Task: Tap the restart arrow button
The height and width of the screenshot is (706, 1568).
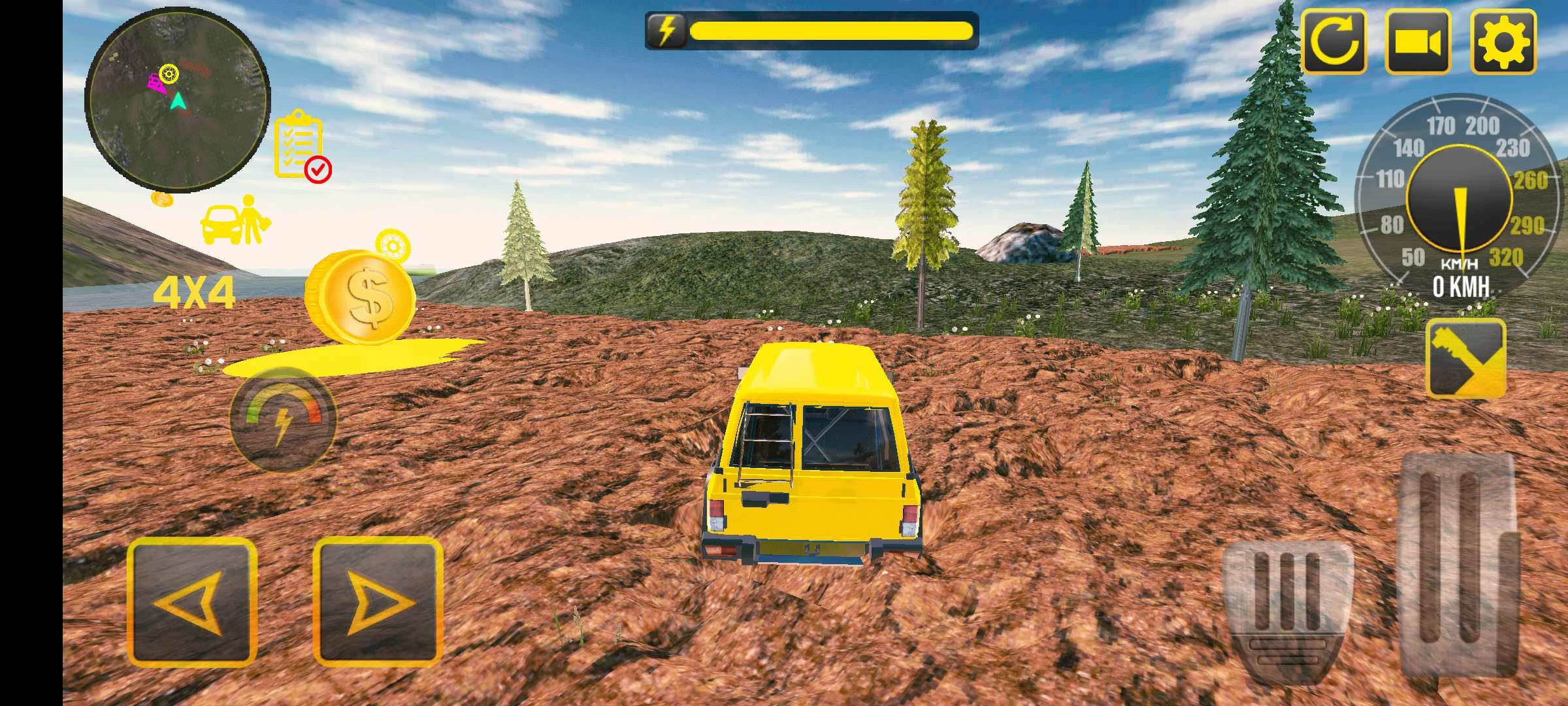Action: coord(1333,41)
